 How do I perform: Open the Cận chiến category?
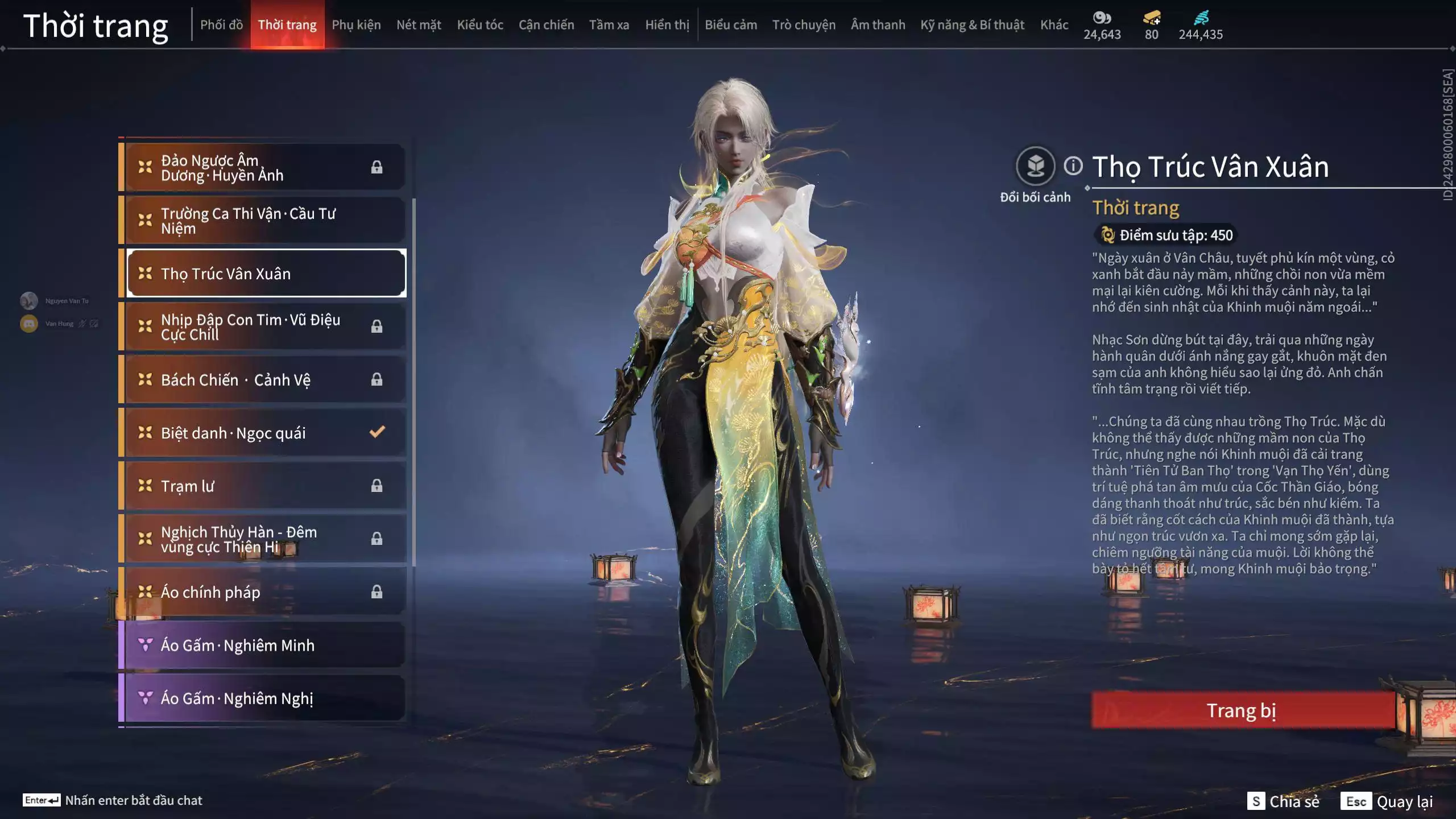pyautogui.click(x=546, y=25)
